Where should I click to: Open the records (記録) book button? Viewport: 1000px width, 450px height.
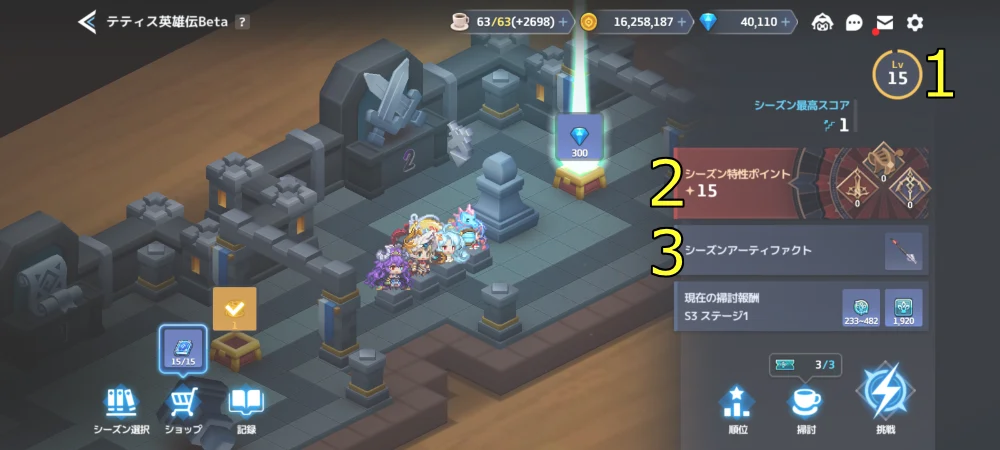pos(245,409)
